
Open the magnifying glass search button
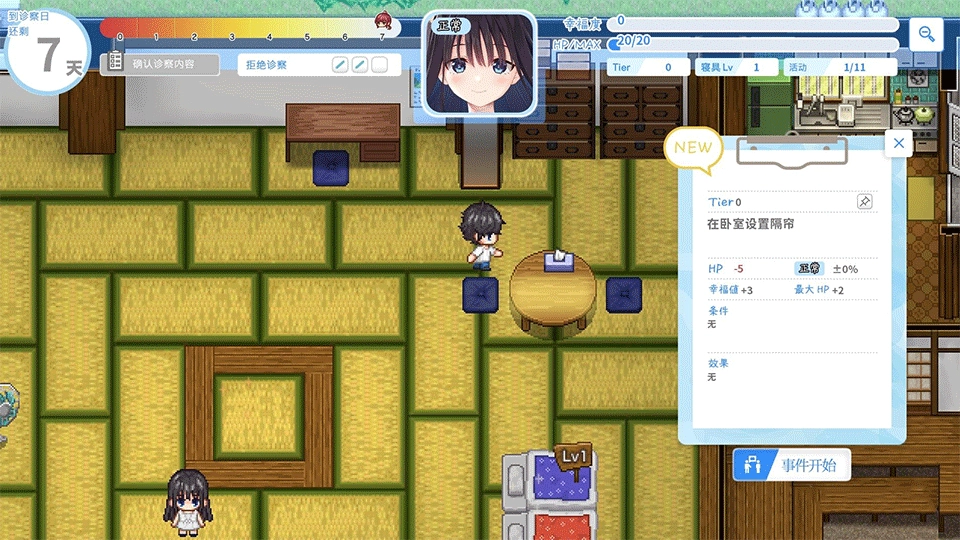click(x=927, y=35)
